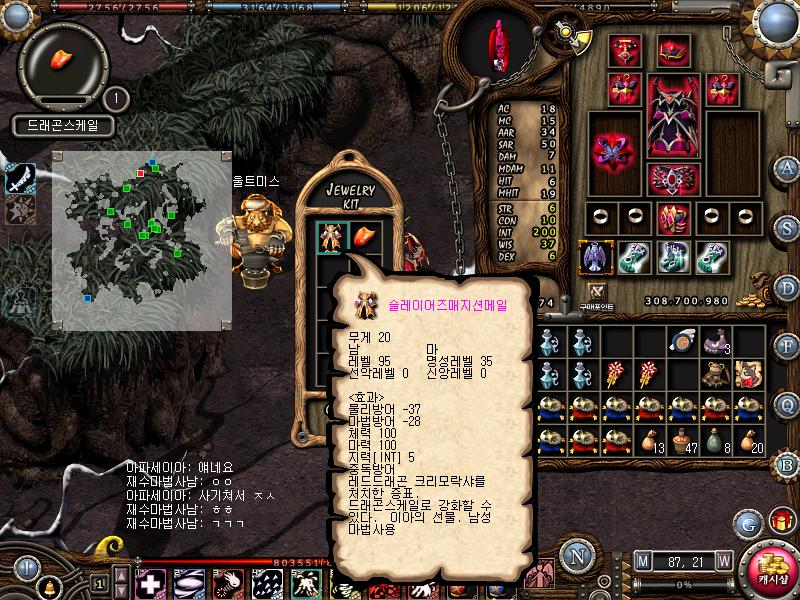Screen dimensions: 800x600
Task: Select the S side button
Action: (787, 225)
